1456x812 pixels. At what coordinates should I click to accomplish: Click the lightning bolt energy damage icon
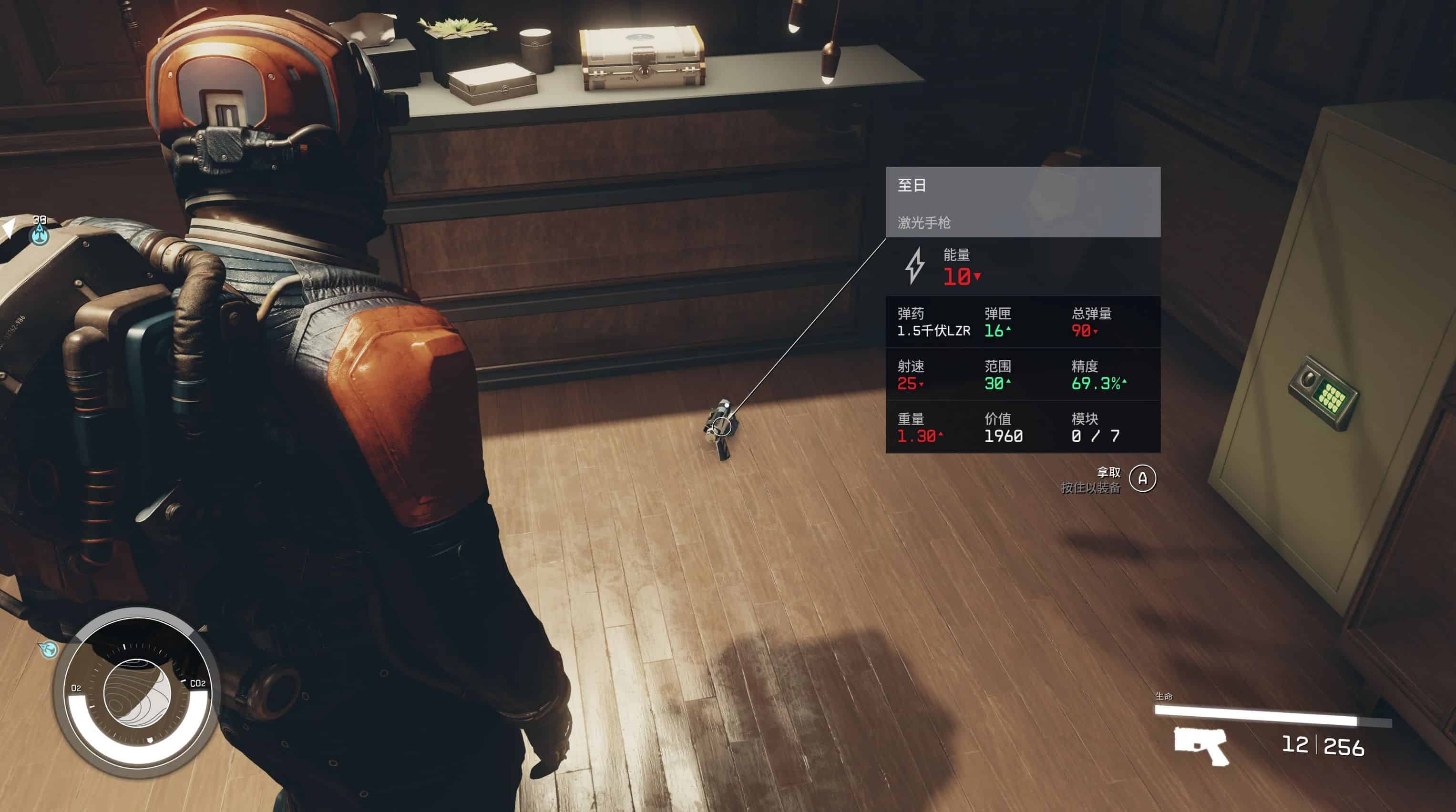click(914, 265)
